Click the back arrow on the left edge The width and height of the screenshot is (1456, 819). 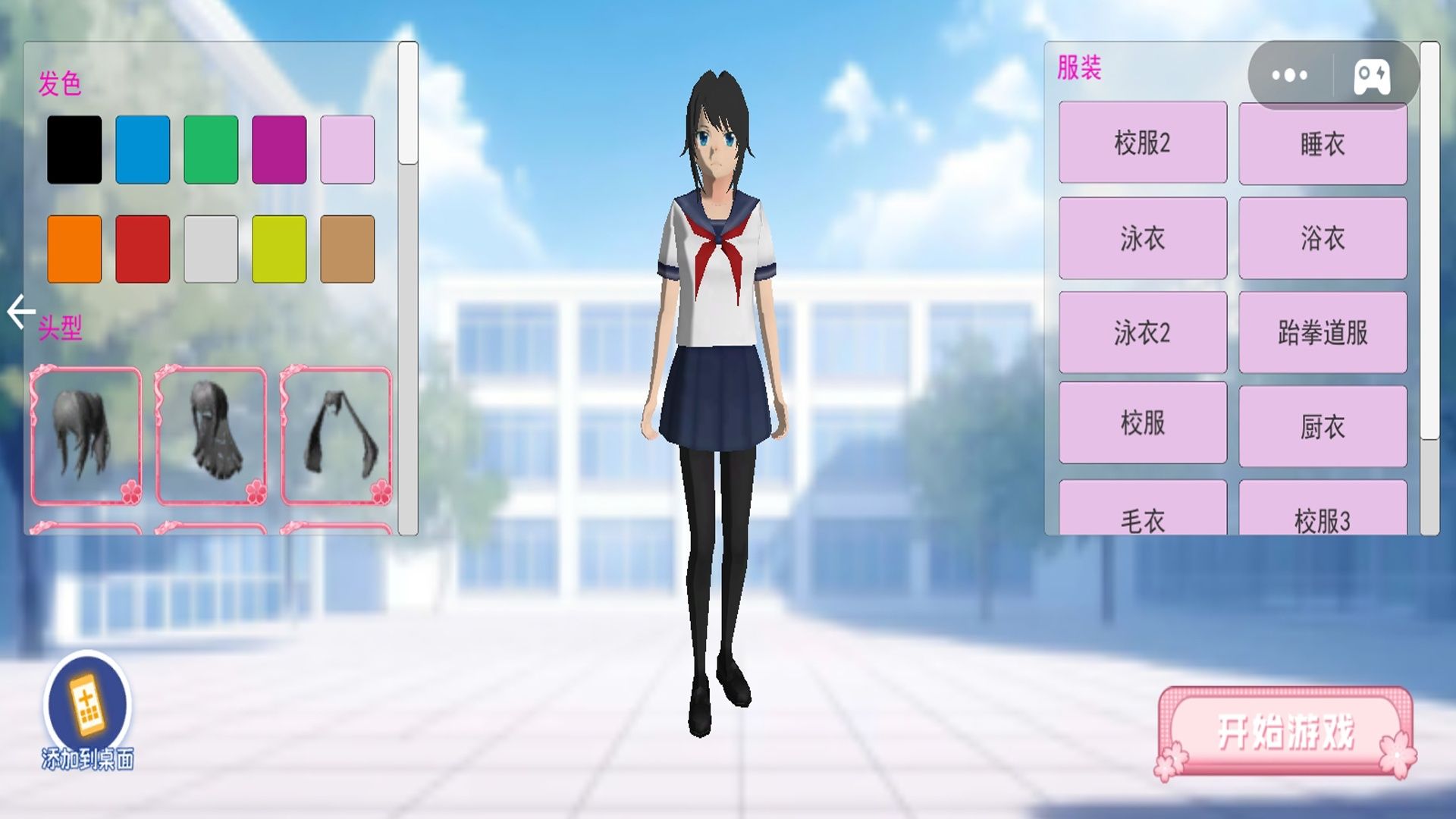(20, 310)
